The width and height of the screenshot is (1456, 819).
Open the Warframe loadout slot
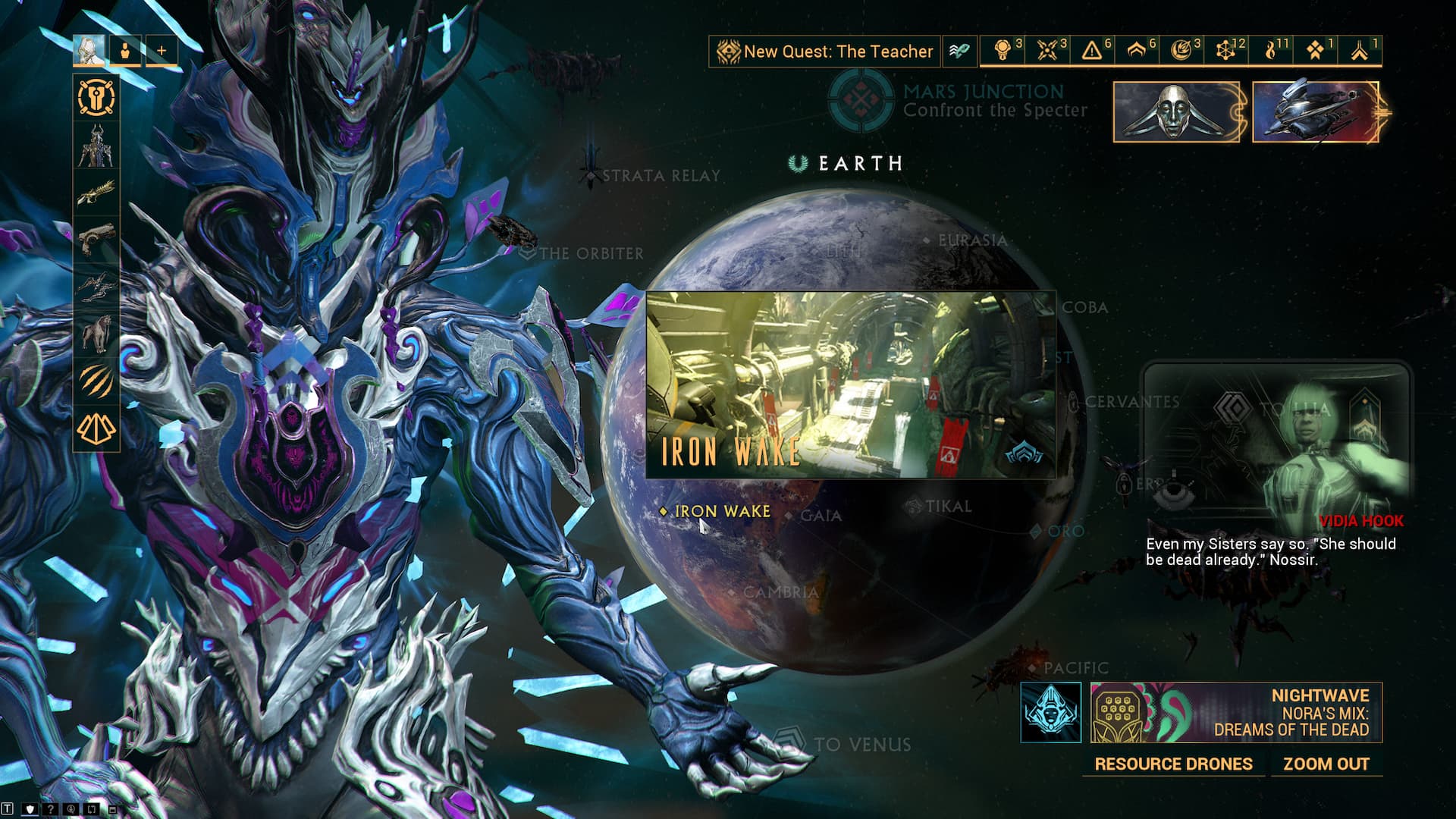coord(96,145)
